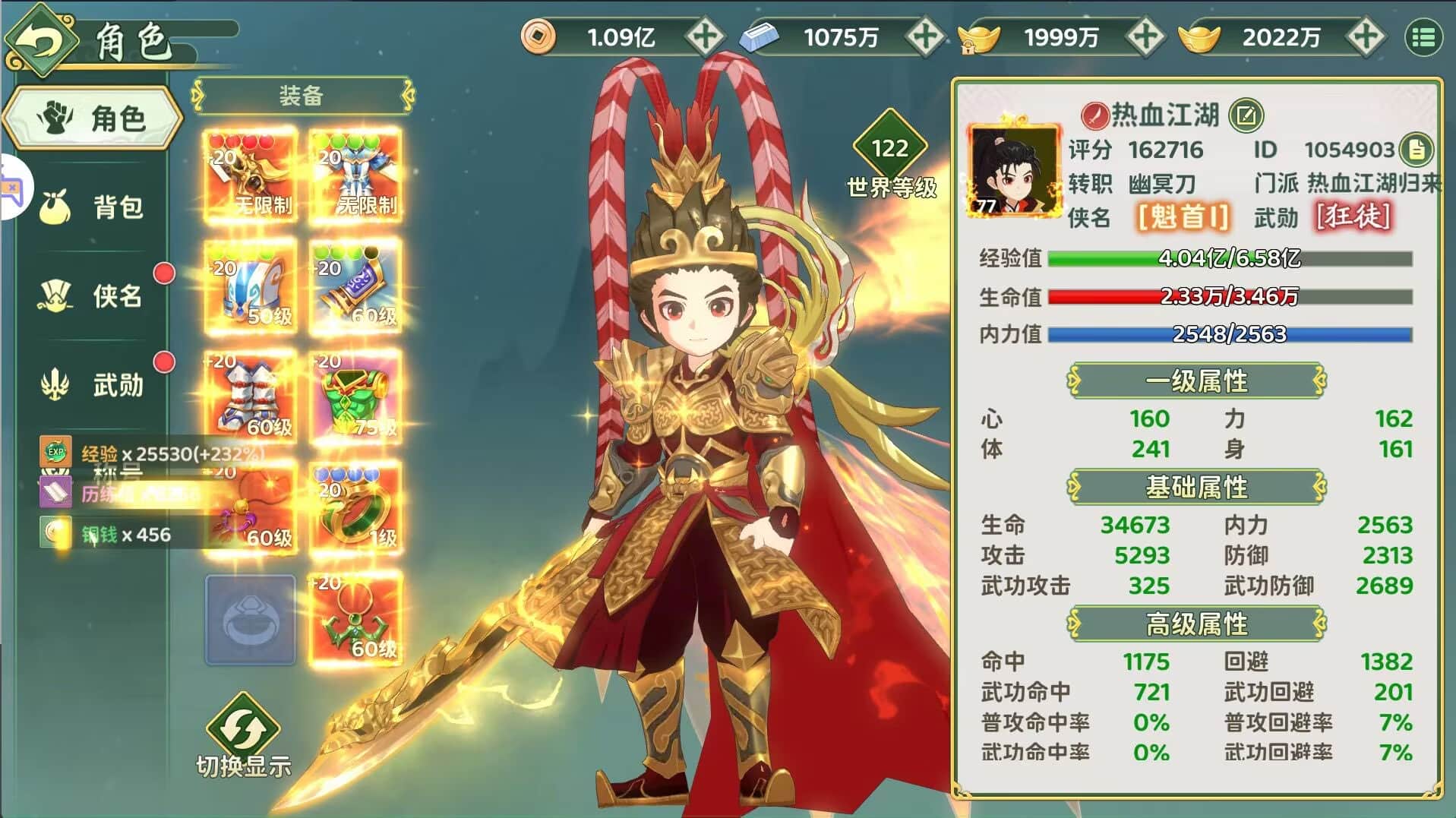The height and width of the screenshot is (818, 1456).
Task: Click the character avatar portrait
Action: point(1015,171)
